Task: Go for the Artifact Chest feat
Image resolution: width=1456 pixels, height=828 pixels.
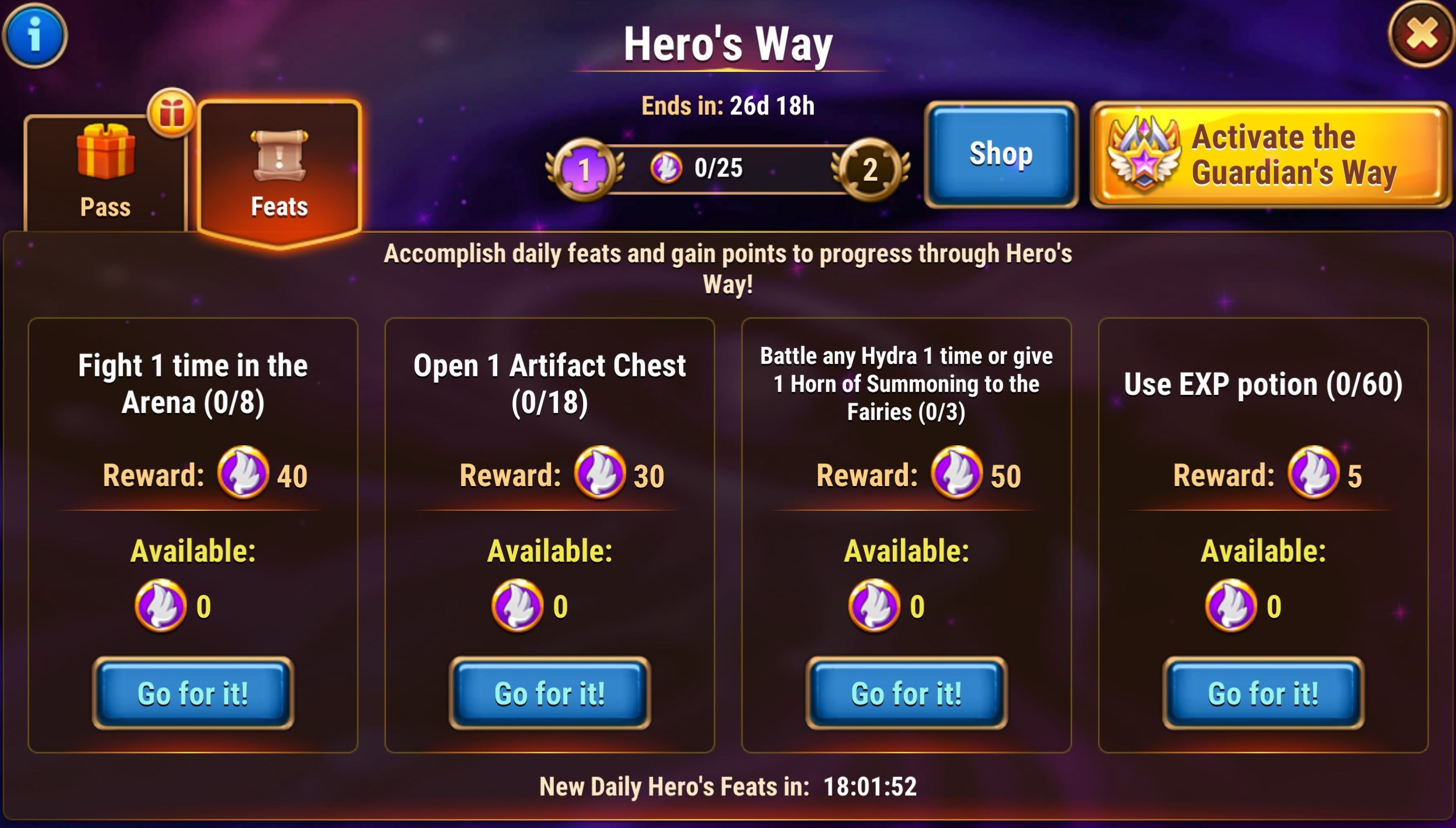Action: pos(550,694)
